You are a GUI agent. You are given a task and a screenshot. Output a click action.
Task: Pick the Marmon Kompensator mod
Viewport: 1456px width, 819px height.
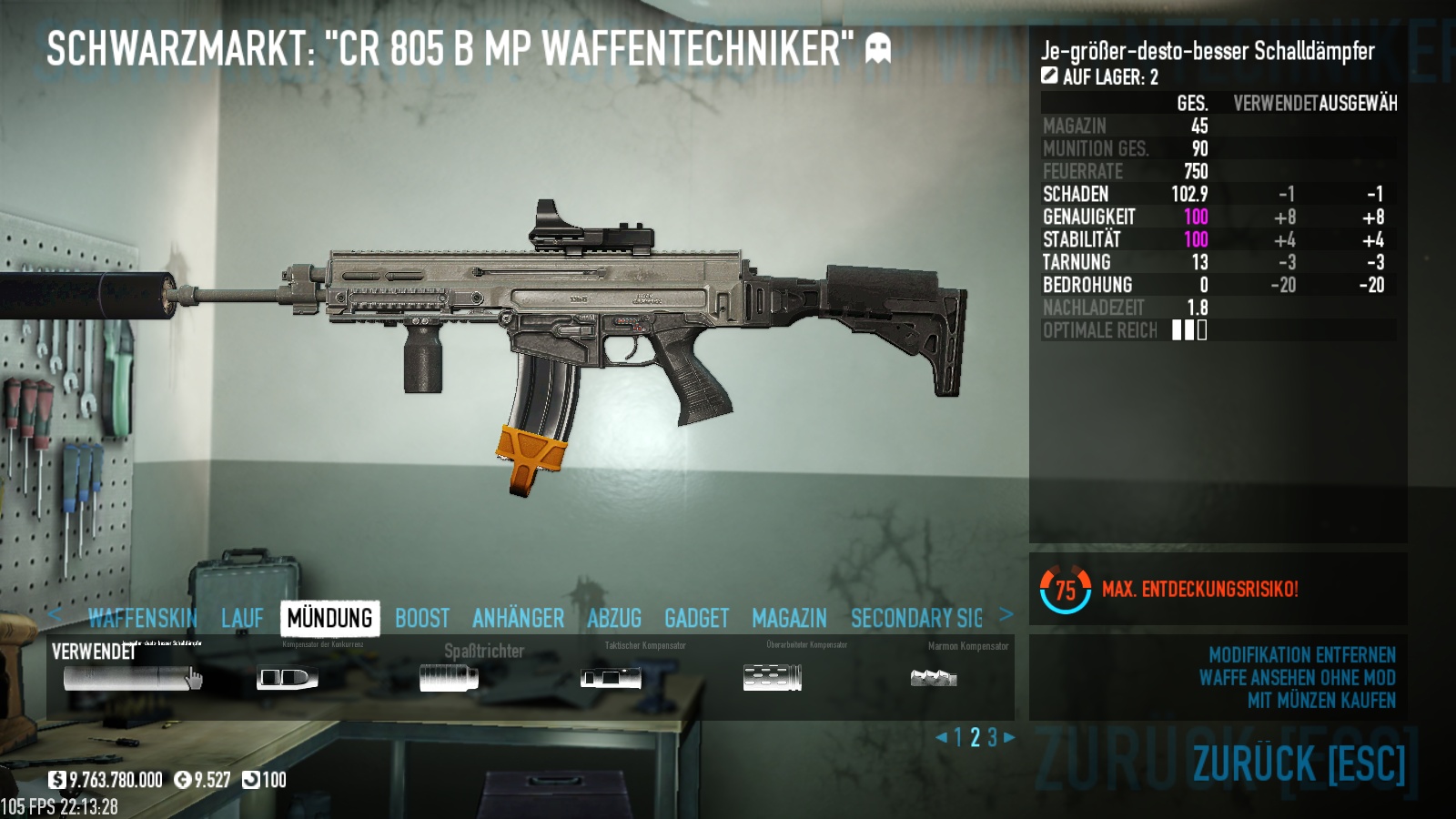[934, 678]
